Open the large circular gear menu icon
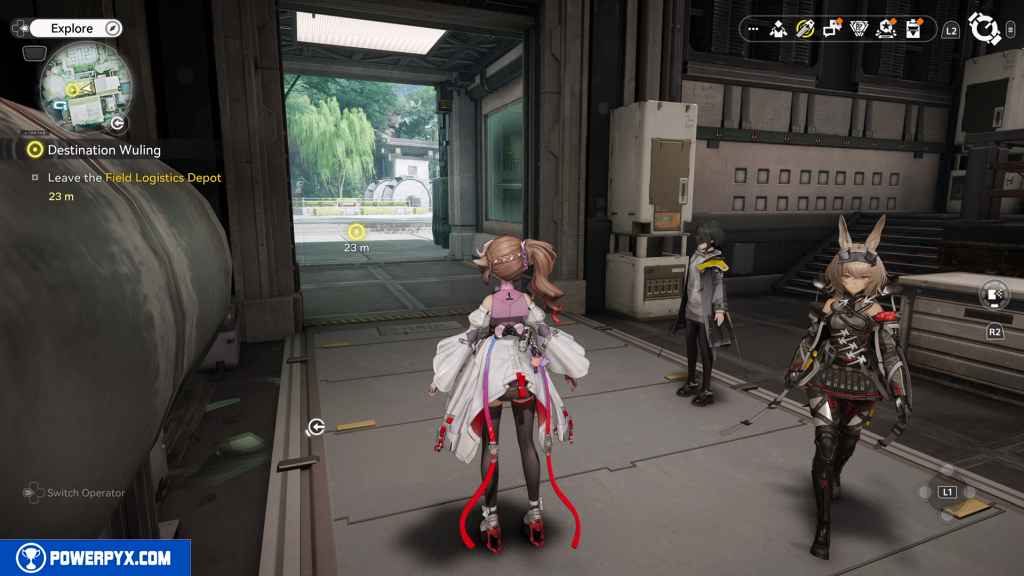Screen dimensions: 1024x576 pyautogui.click(x=985, y=29)
